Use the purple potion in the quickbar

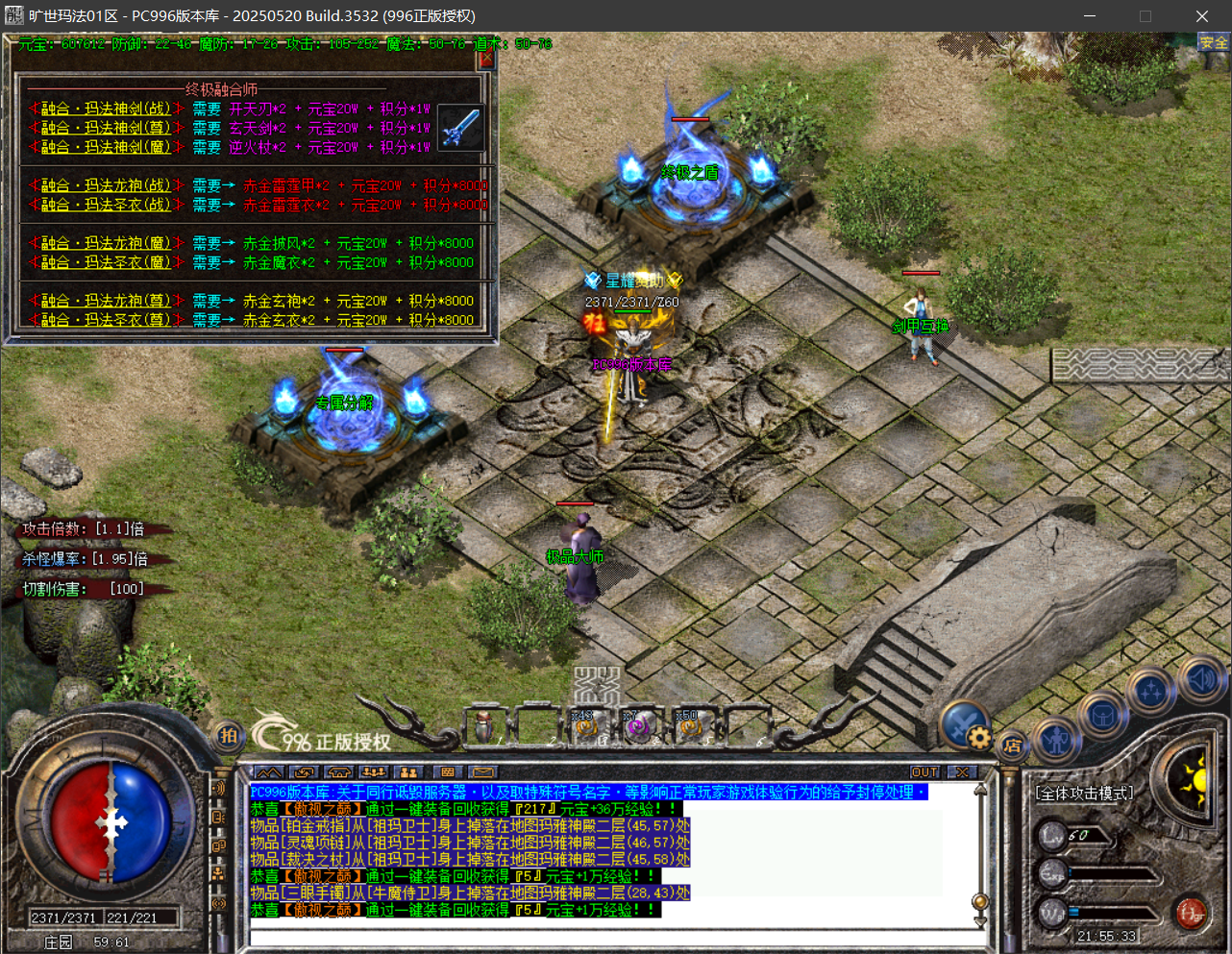pos(637,728)
